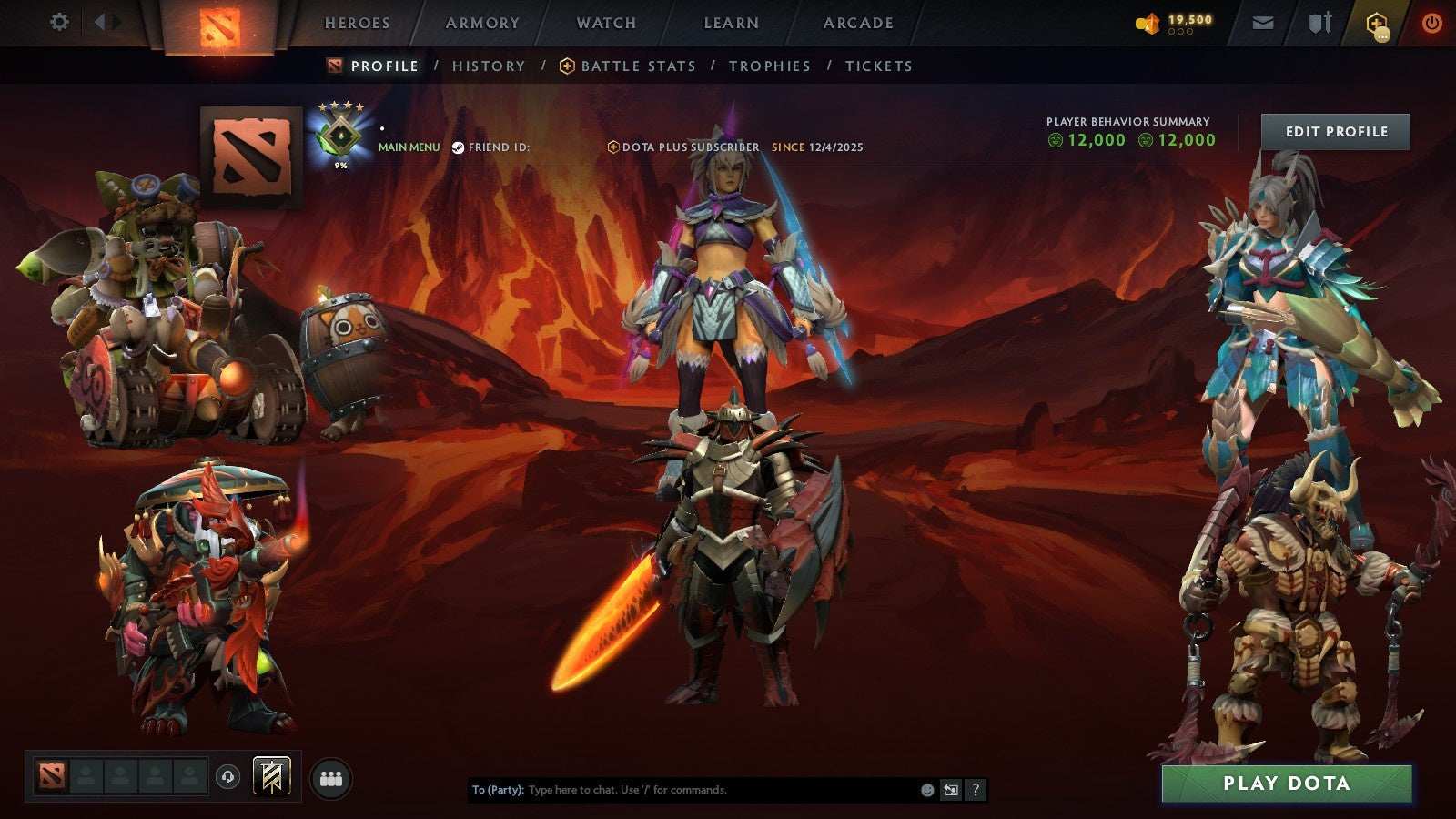Click the headset voice chat icon
The width and height of the screenshot is (1456, 819).
[226, 774]
